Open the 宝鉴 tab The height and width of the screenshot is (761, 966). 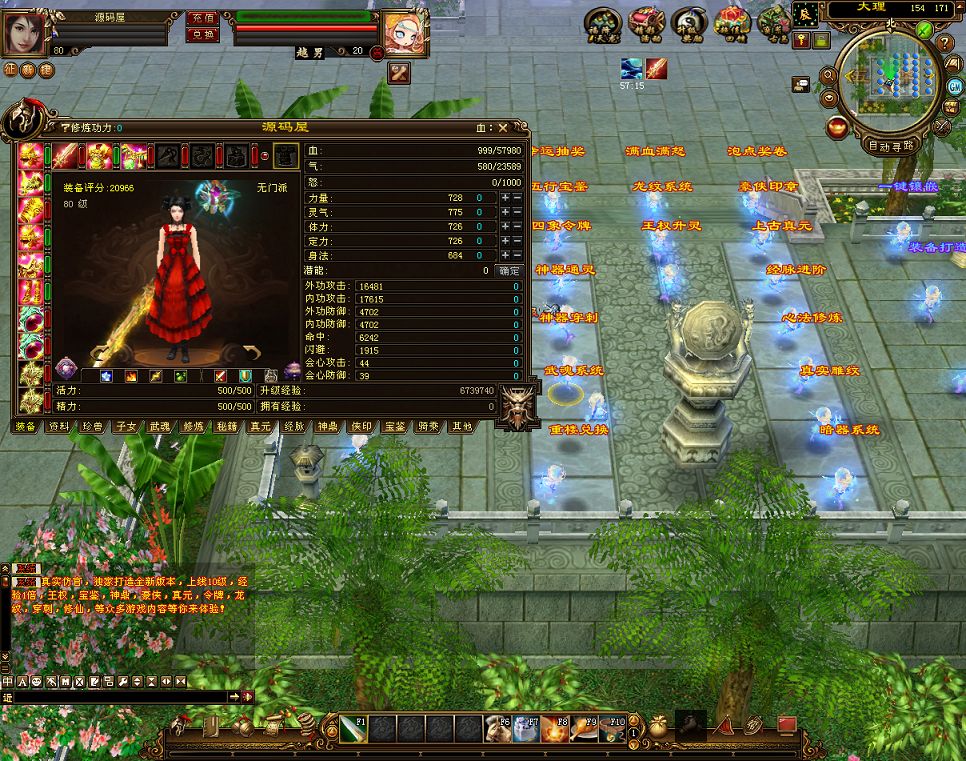click(394, 426)
